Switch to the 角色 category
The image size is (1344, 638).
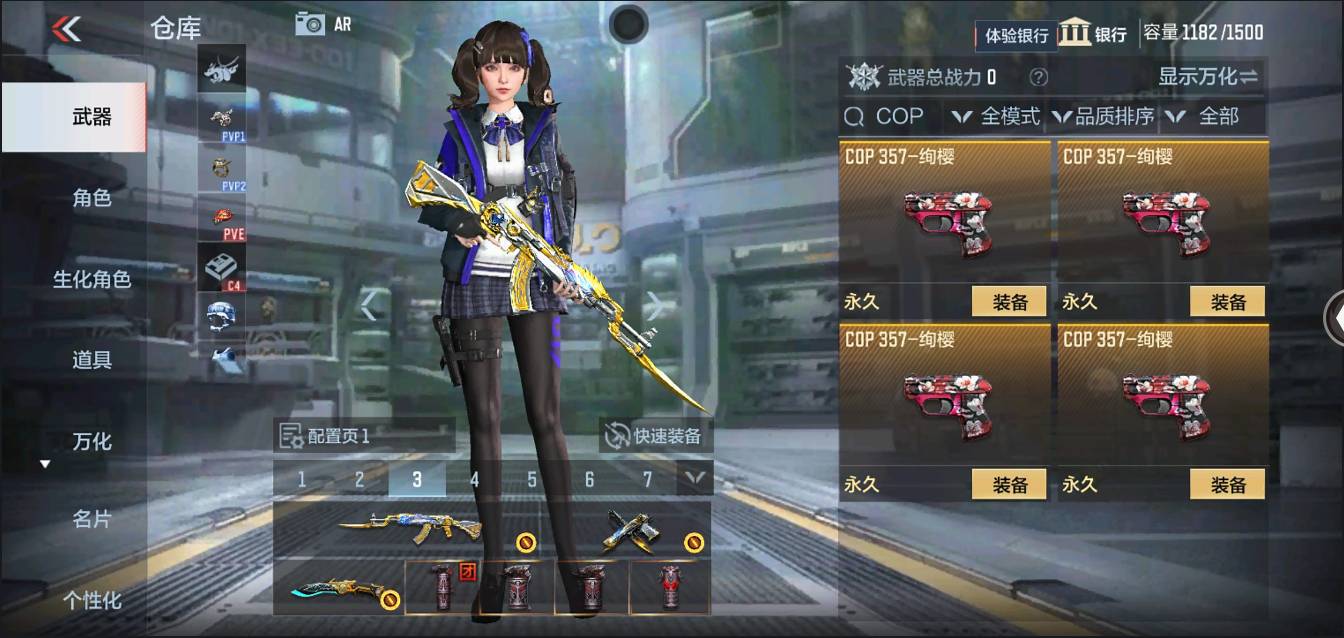coord(91,198)
